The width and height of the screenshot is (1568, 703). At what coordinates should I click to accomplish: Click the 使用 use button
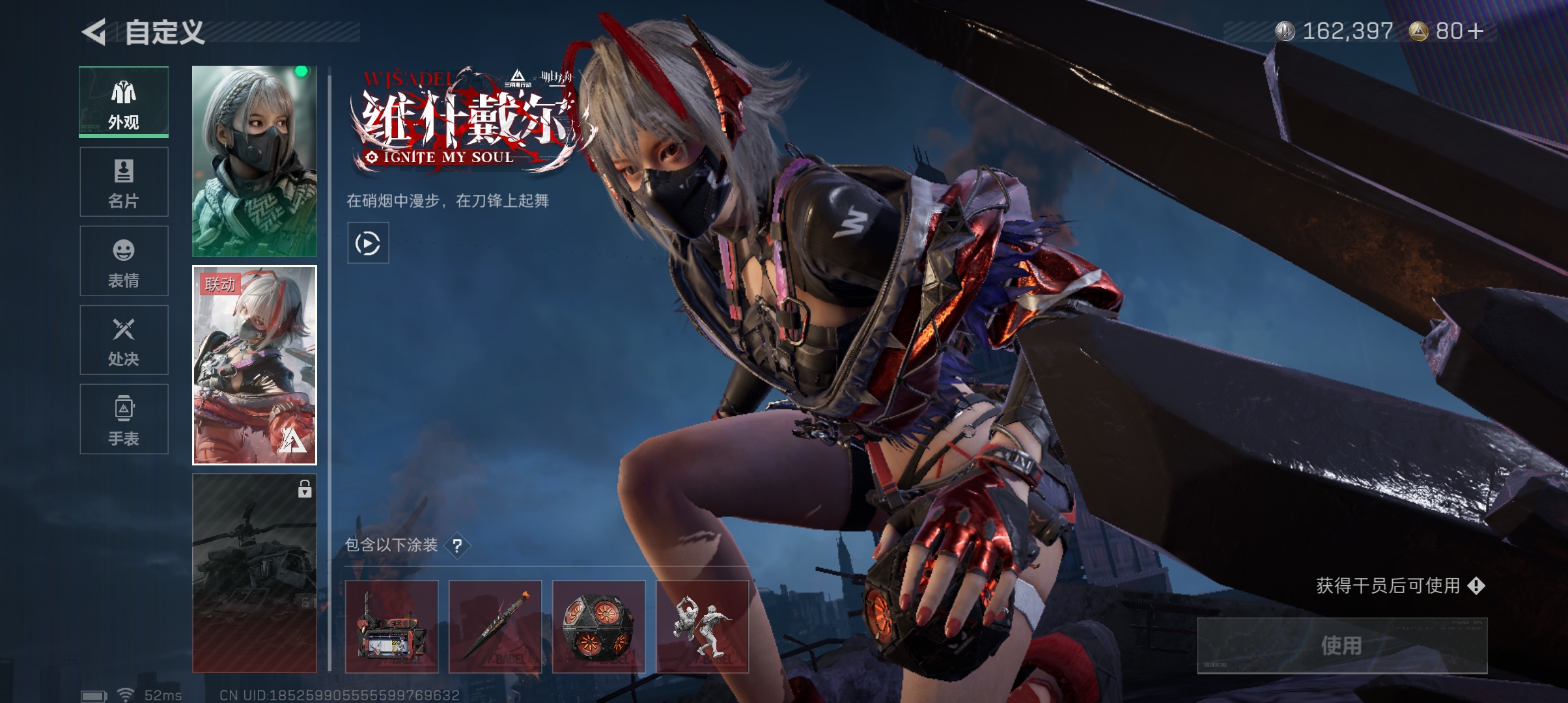[1342, 645]
